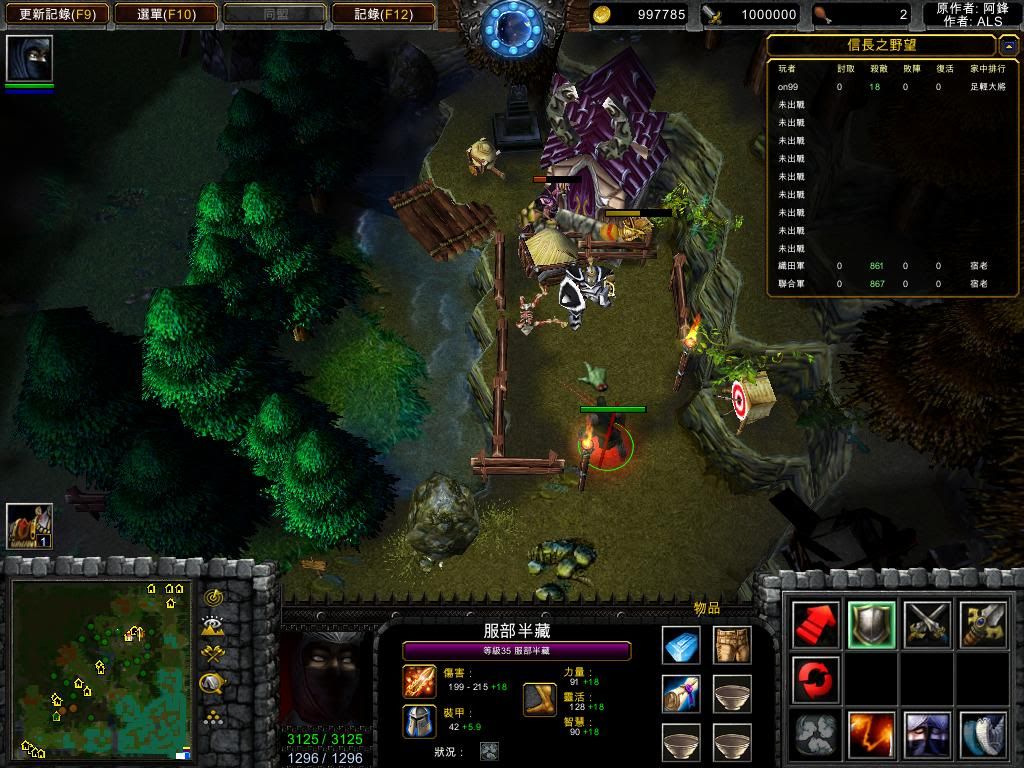Click the formation toggle button beside the minimap
Viewport: 1024px width, 768px height.
pyautogui.click(x=212, y=716)
